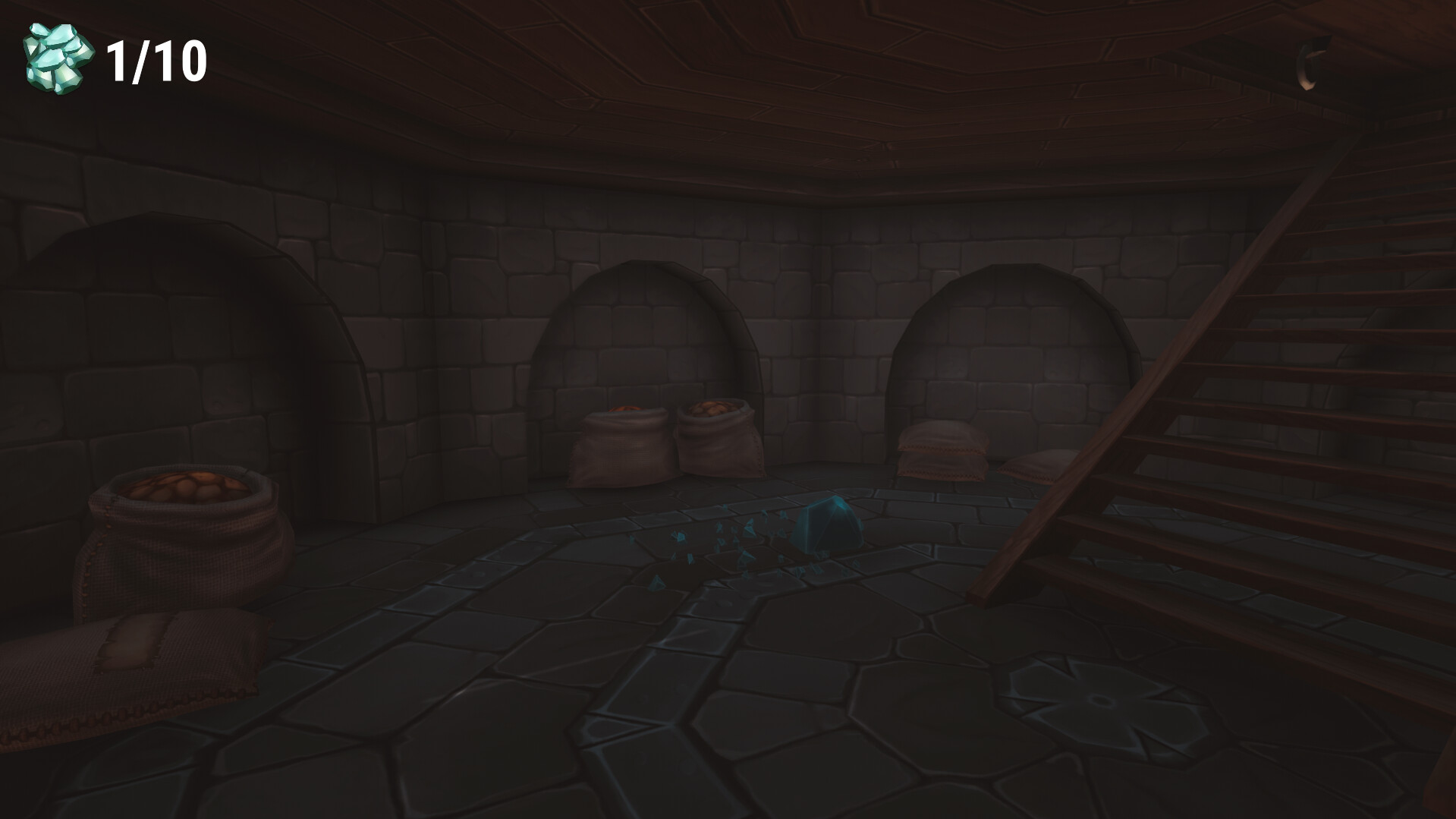Click the metal hook near the ceiling
The image size is (1456, 819).
coord(1309,65)
